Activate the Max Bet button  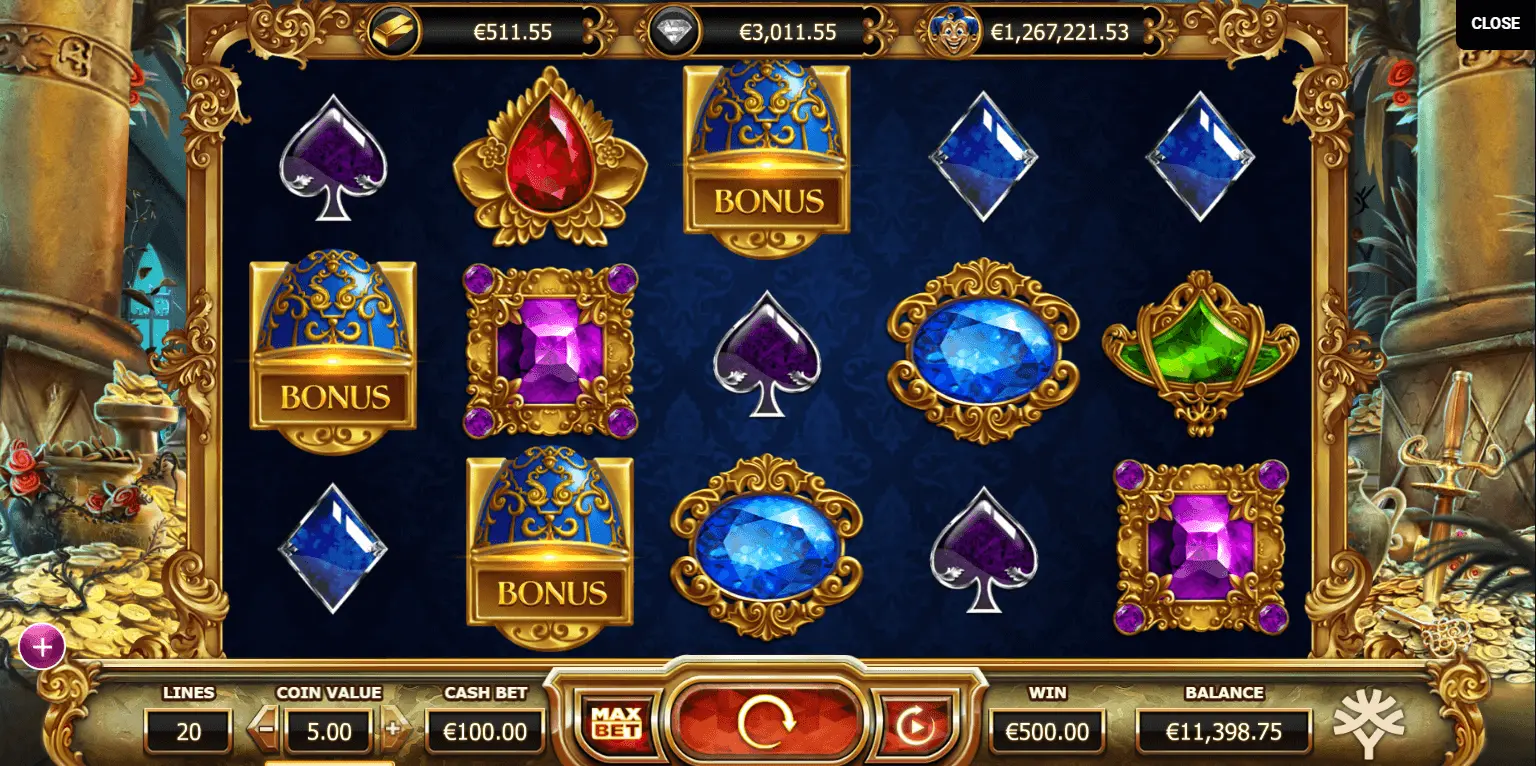615,722
